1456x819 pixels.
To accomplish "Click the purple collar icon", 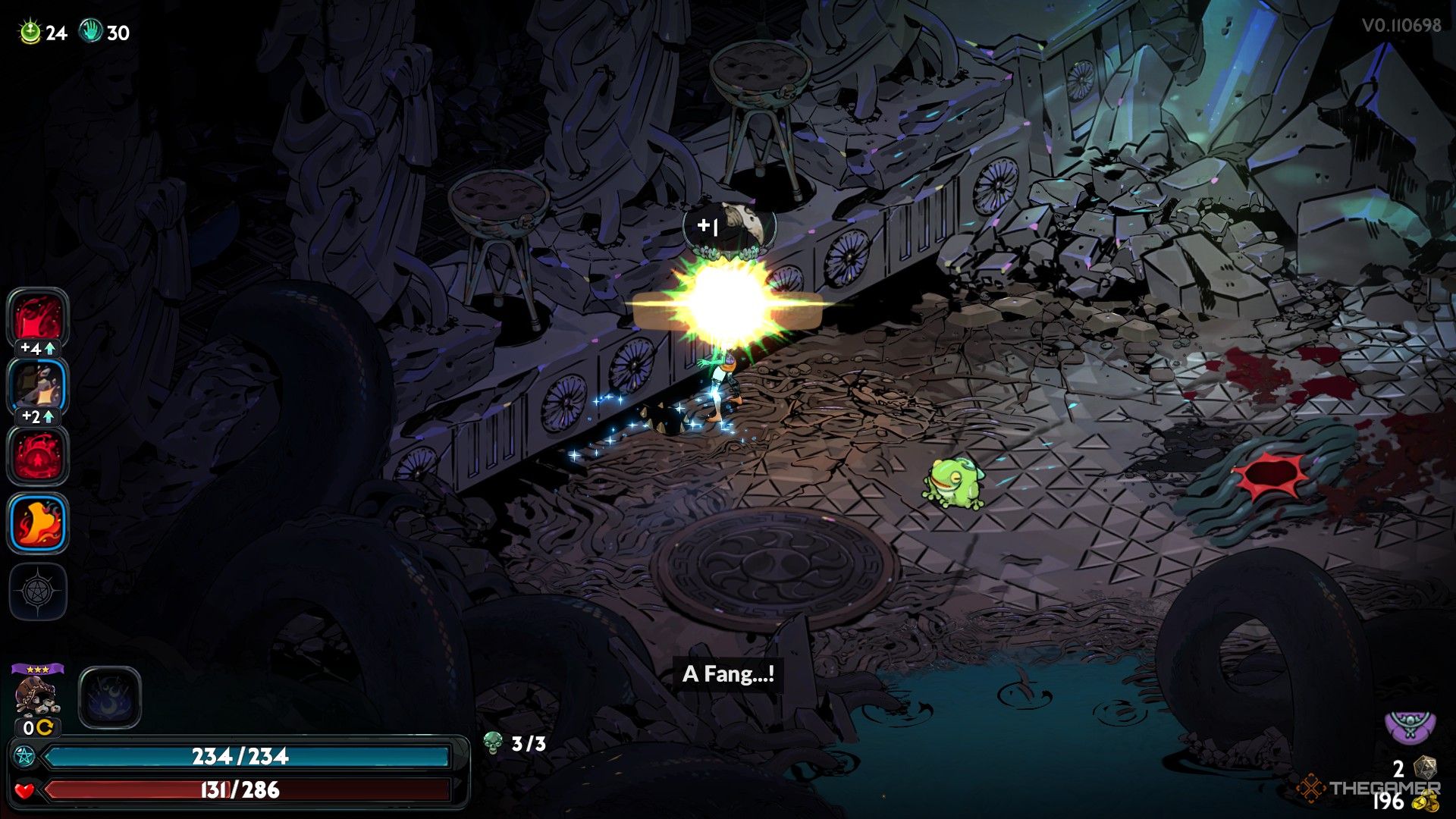I will point(1410,726).
